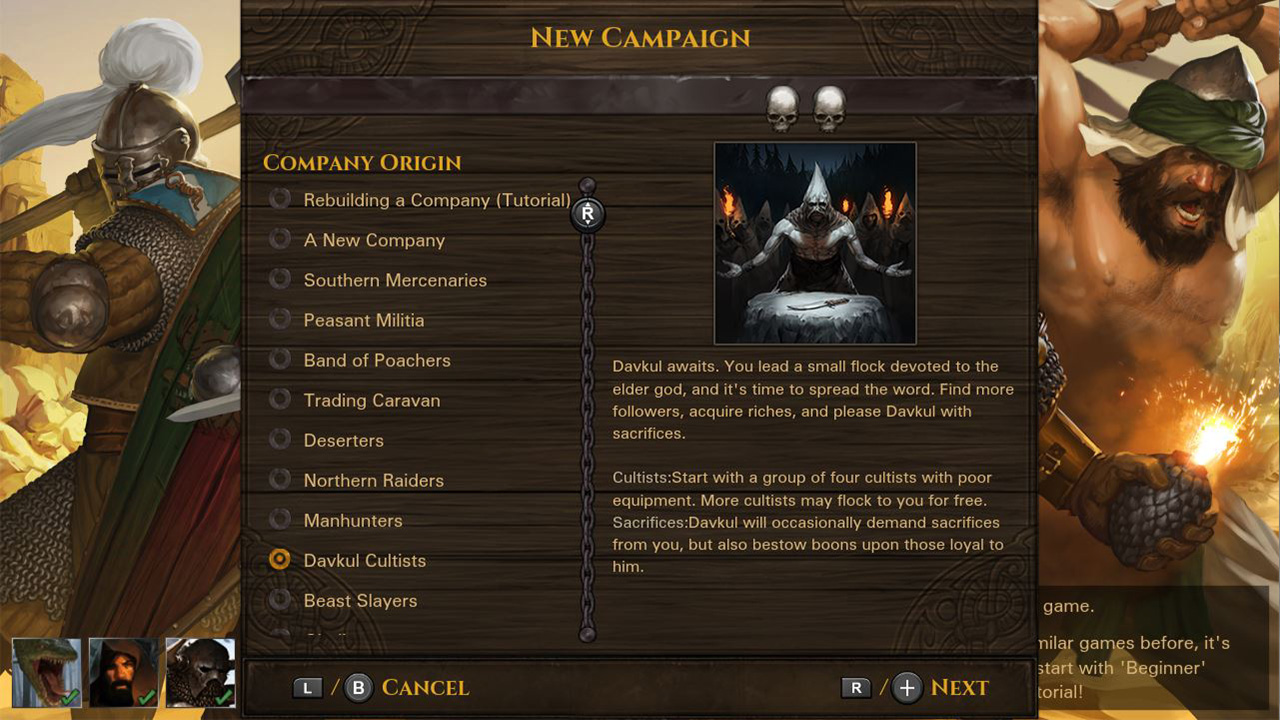Click the B button icon beside Cancel
The height and width of the screenshot is (720, 1280).
click(x=357, y=687)
